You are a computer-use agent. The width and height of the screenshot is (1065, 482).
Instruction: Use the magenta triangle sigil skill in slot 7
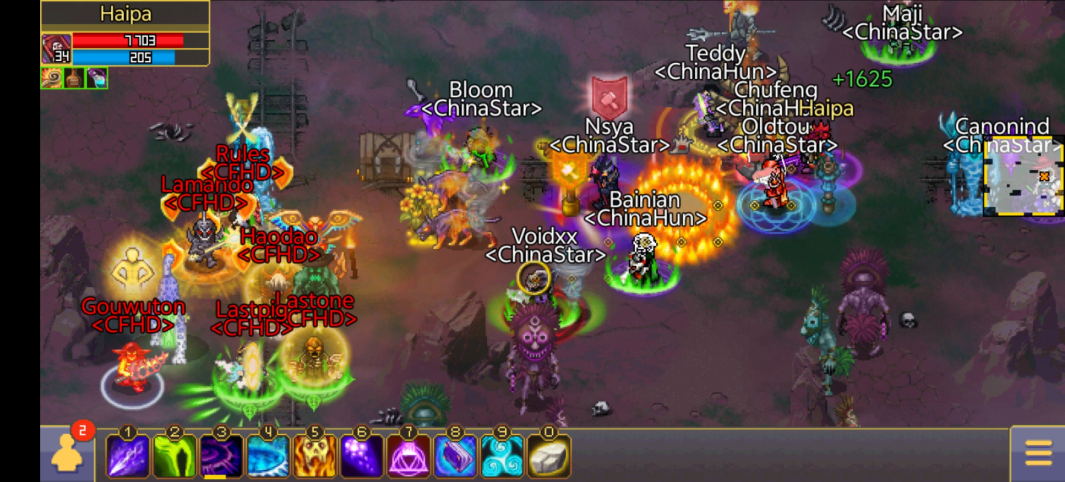coord(409,456)
